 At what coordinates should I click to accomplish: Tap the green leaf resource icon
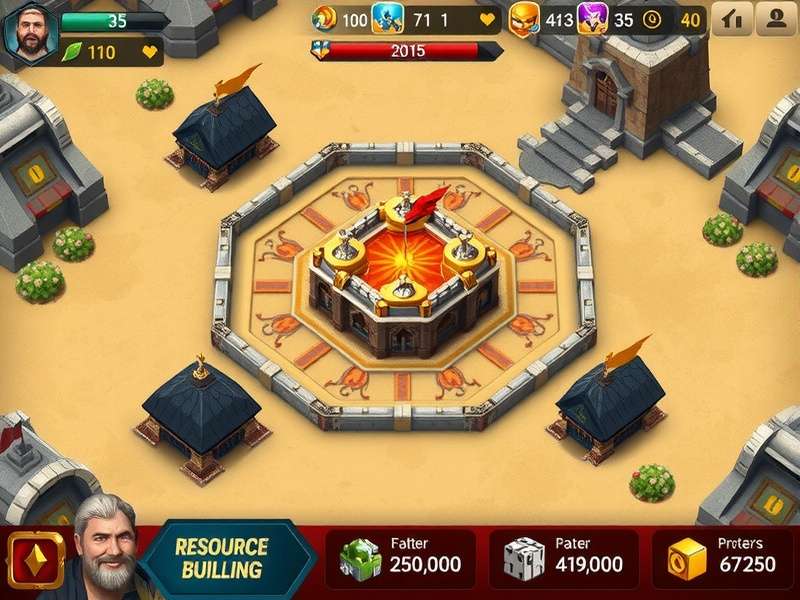tap(72, 52)
